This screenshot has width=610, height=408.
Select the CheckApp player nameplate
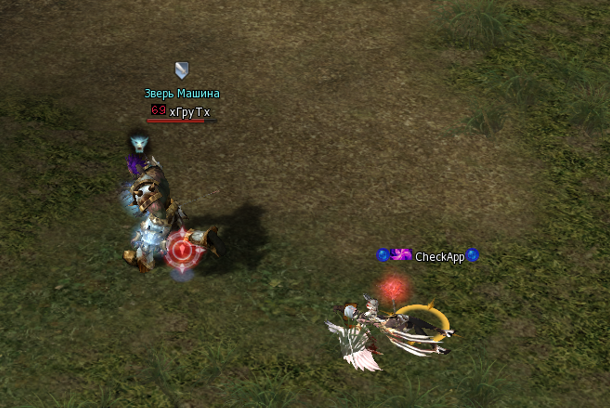(x=439, y=257)
